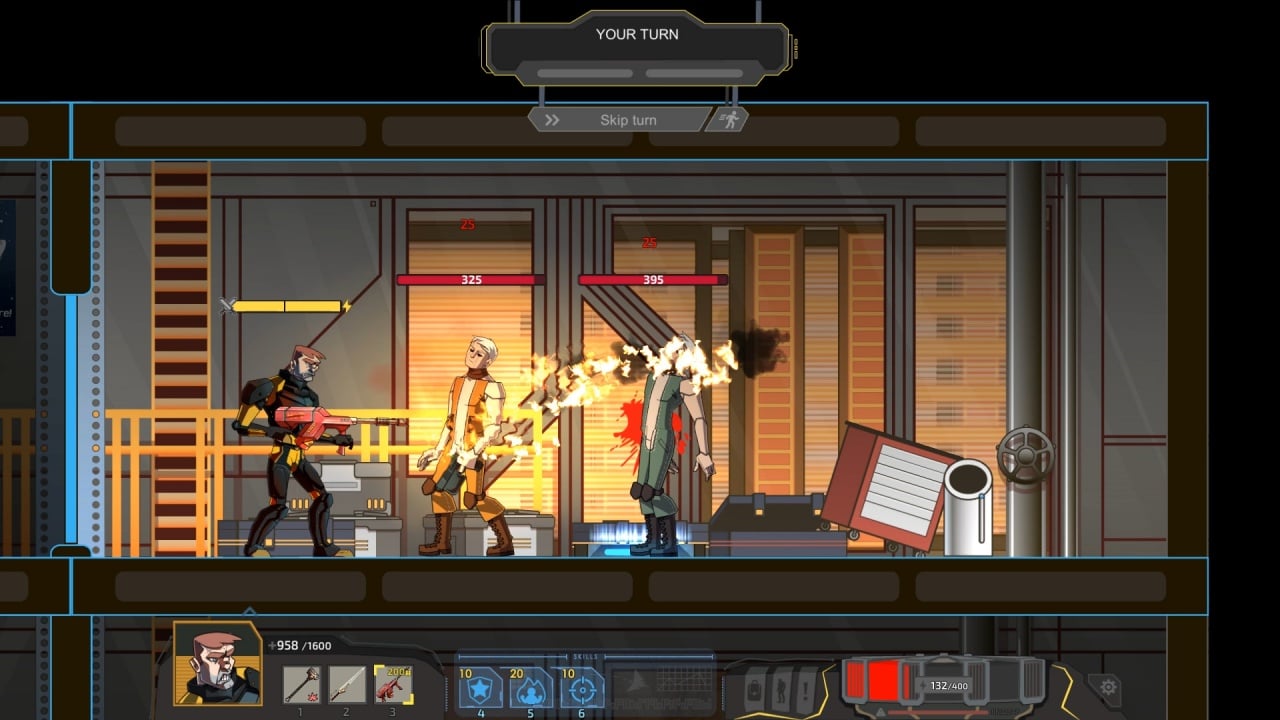Click the hero portrait

218,664
